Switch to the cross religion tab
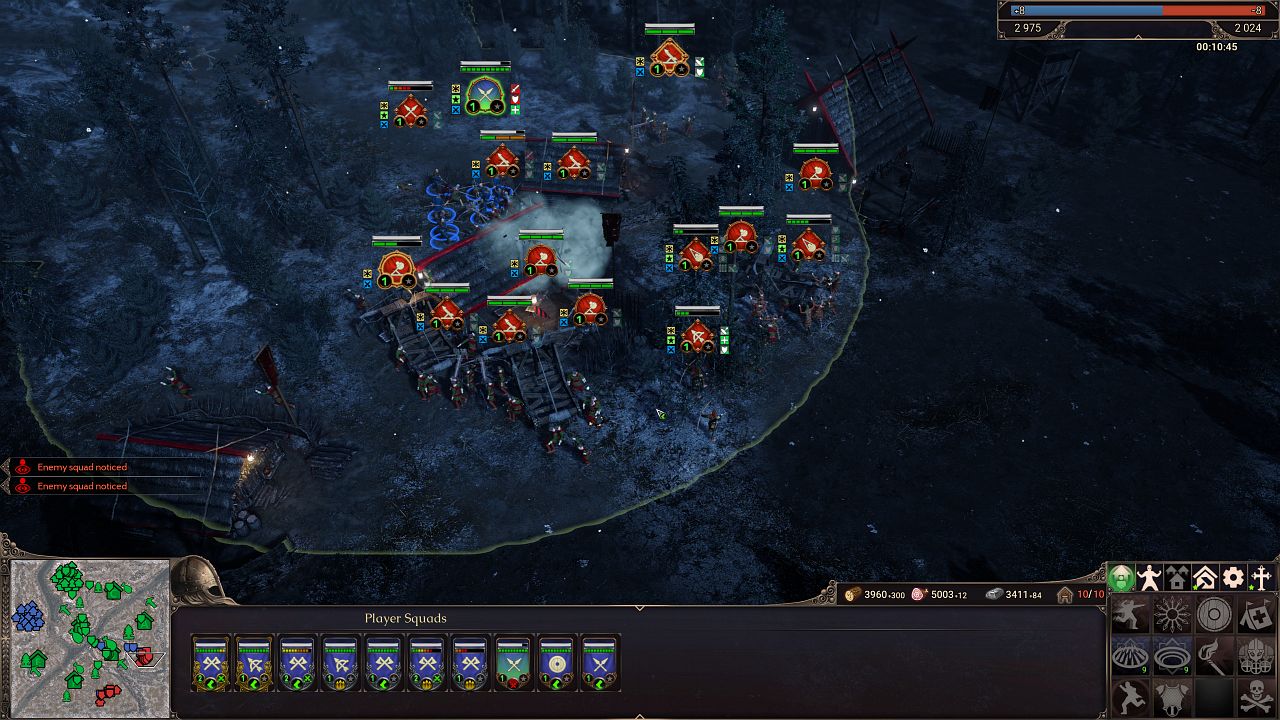Screen dimensions: 1280x720 click(x=1261, y=578)
